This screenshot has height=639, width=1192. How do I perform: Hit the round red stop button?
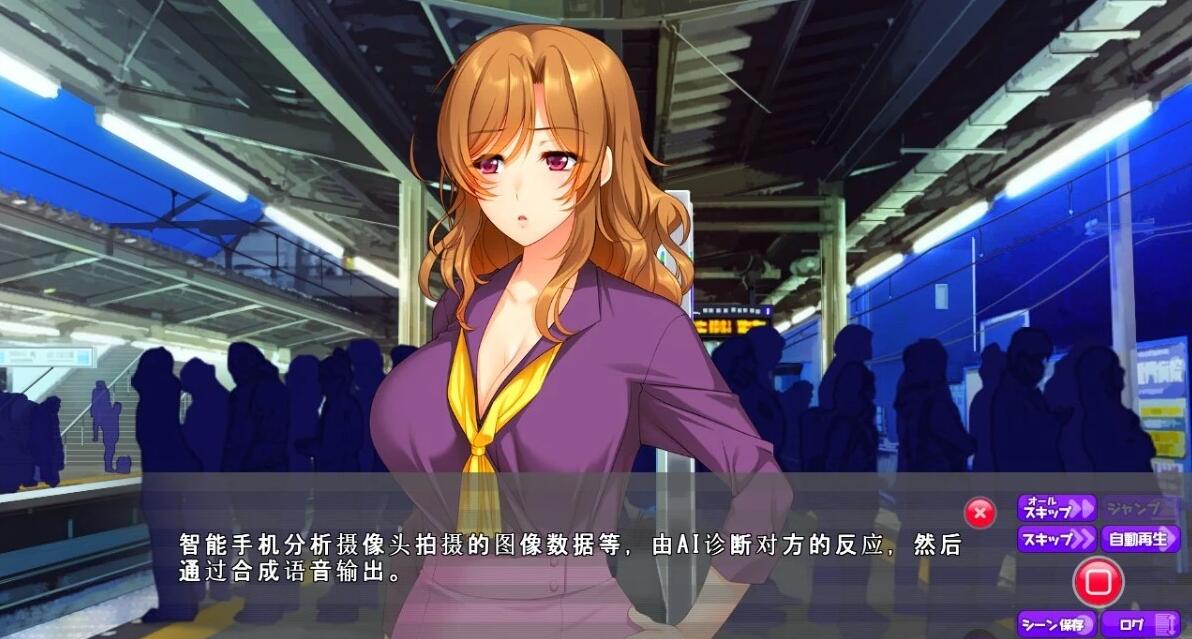pyautogui.click(x=1098, y=581)
